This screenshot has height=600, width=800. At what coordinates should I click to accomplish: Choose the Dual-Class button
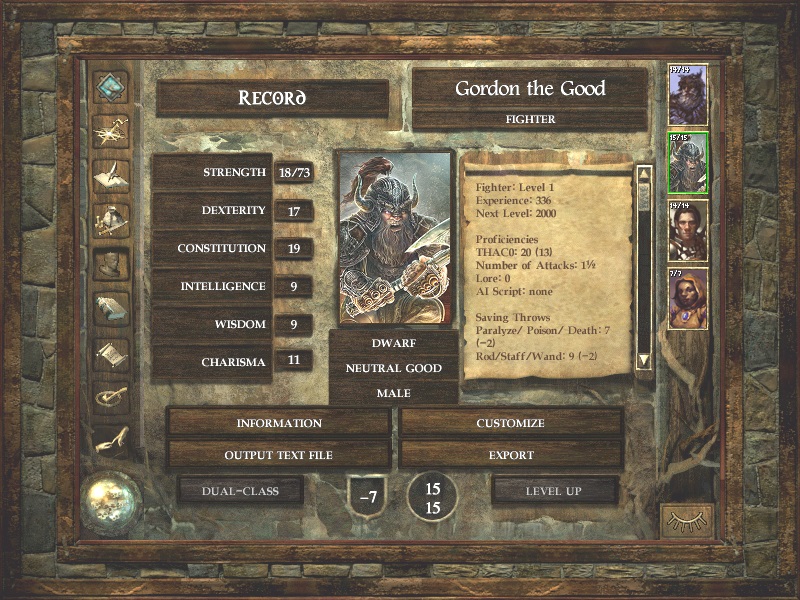pyautogui.click(x=240, y=491)
